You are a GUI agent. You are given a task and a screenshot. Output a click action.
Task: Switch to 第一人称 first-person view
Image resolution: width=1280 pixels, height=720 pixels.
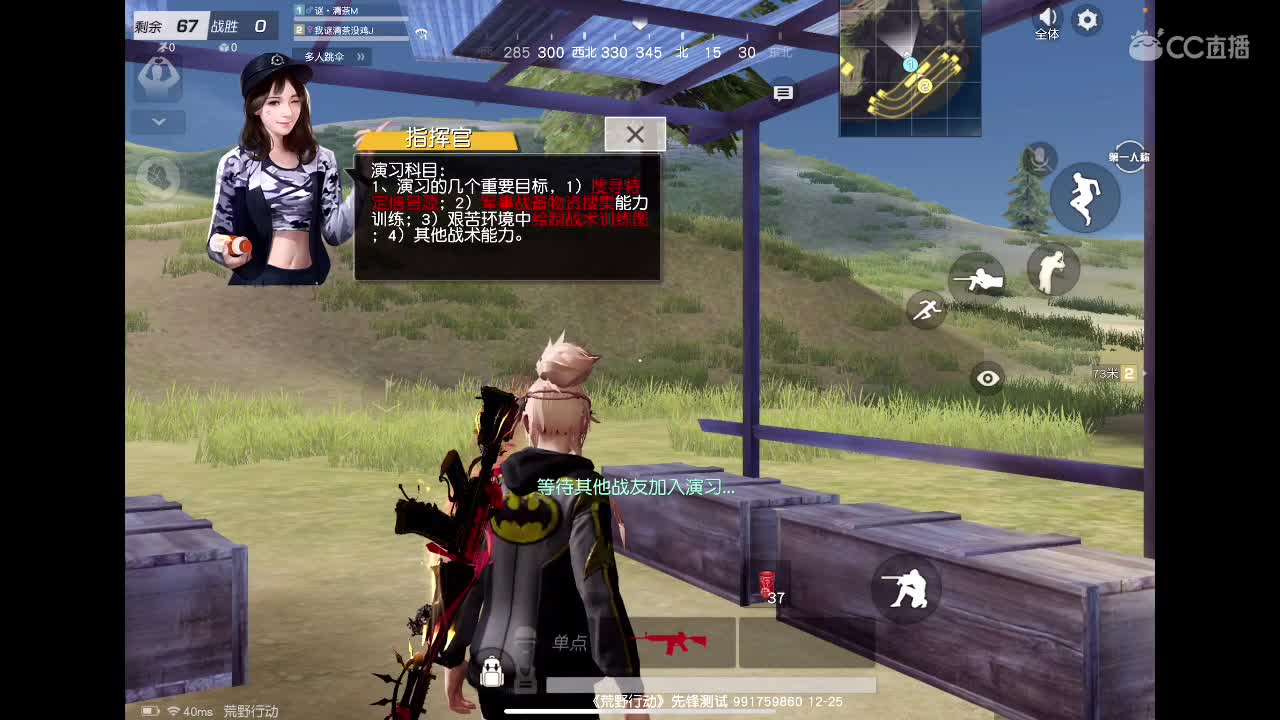[1130, 158]
